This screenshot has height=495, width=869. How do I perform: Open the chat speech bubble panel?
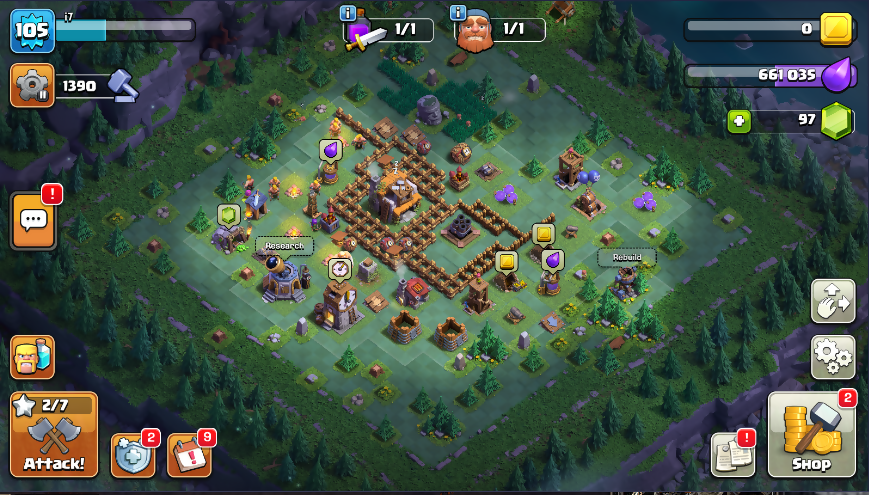[32, 220]
